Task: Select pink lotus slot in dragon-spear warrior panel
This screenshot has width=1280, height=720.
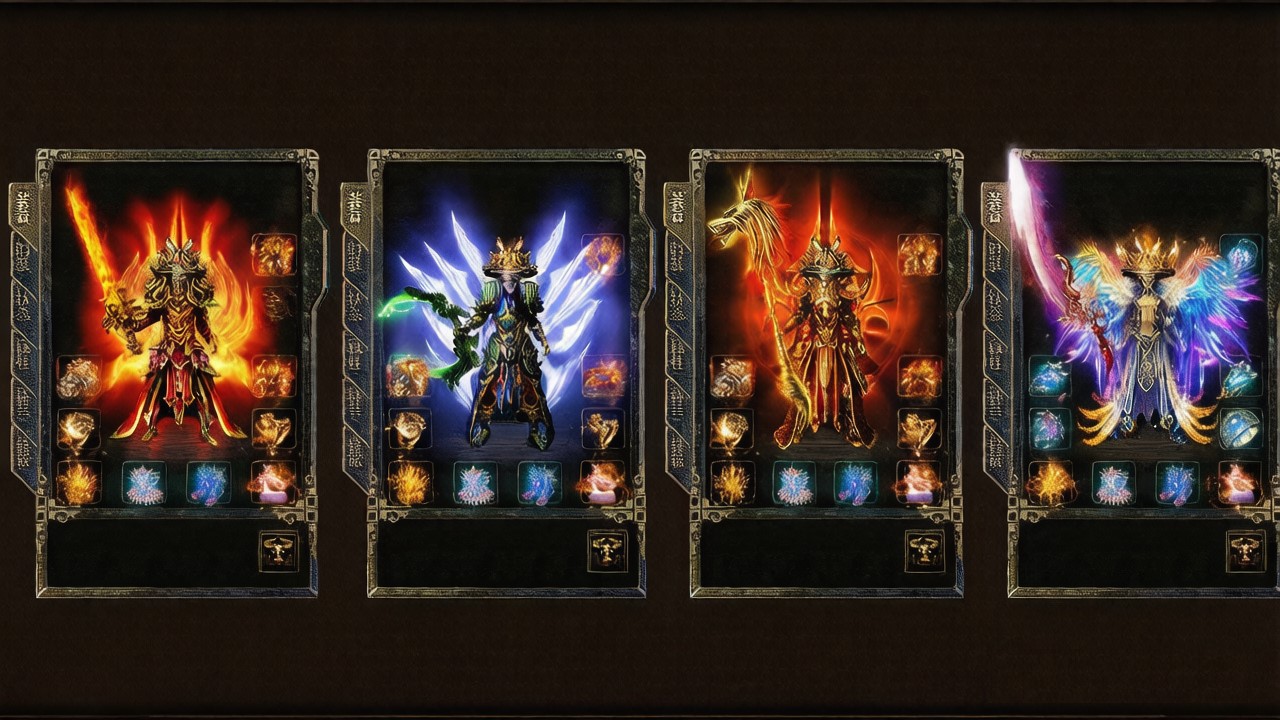Action: [x=918, y=483]
